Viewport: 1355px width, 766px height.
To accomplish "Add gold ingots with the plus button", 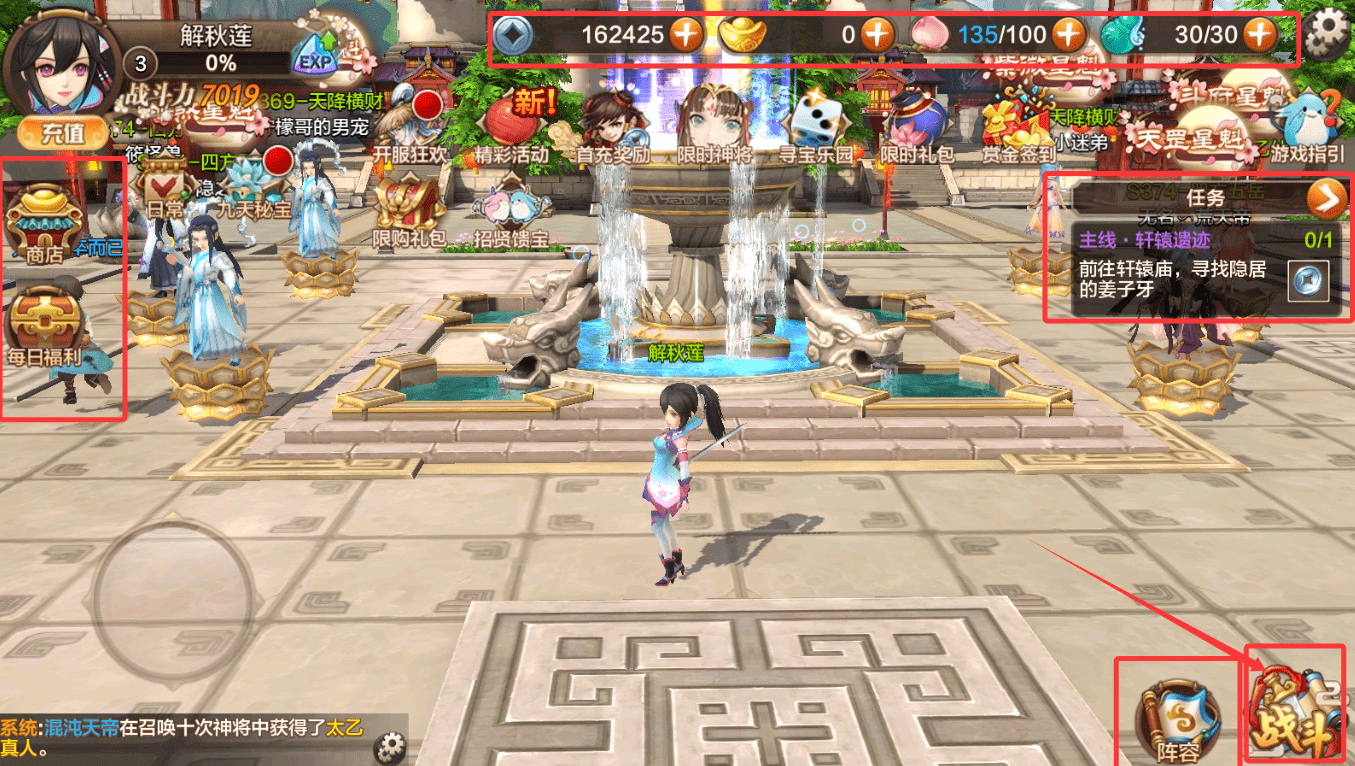I will click(877, 35).
